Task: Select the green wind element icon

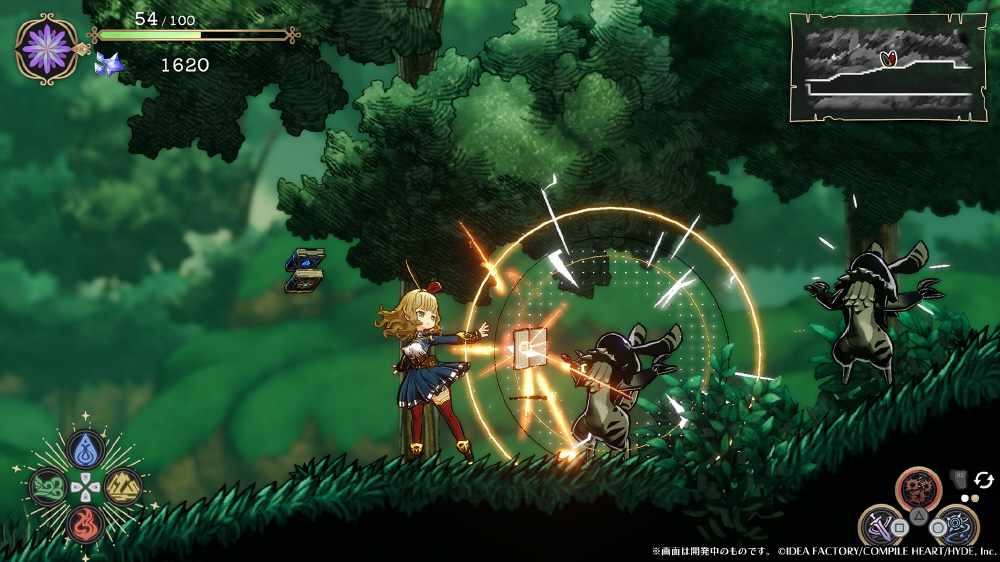Action: point(48,487)
